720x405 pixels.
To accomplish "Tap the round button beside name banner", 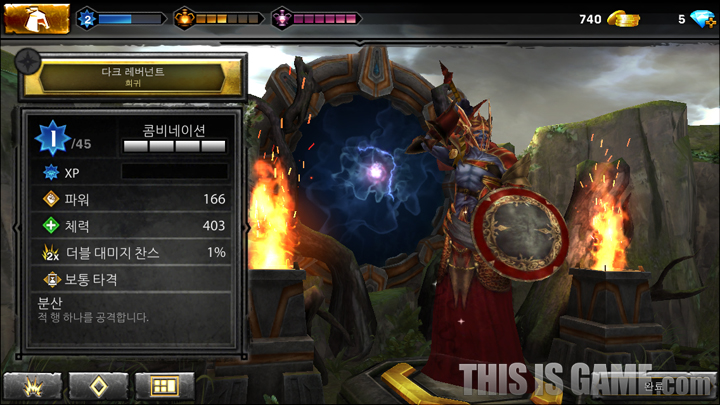I will pos(28,60).
